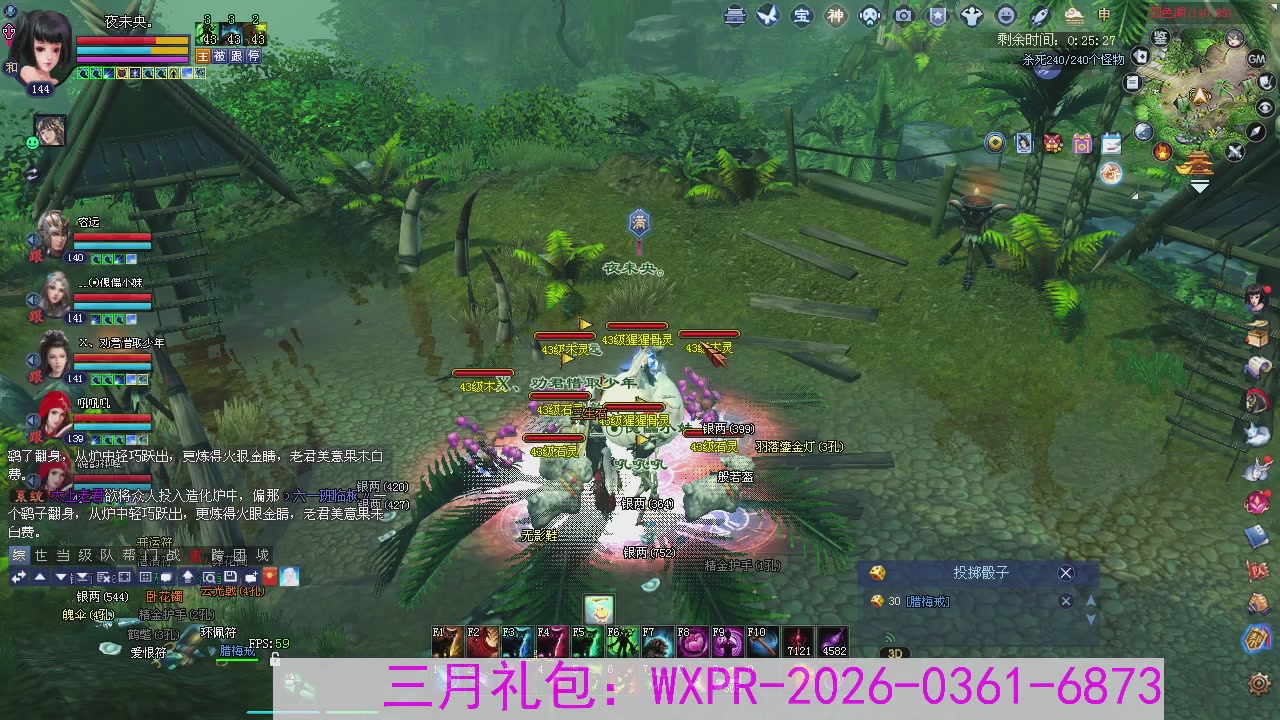Image resolution: width=1280 pixels, height=720 pixels.
Task: Click the compass icon above the minimap
Action: pos(1254,133)
